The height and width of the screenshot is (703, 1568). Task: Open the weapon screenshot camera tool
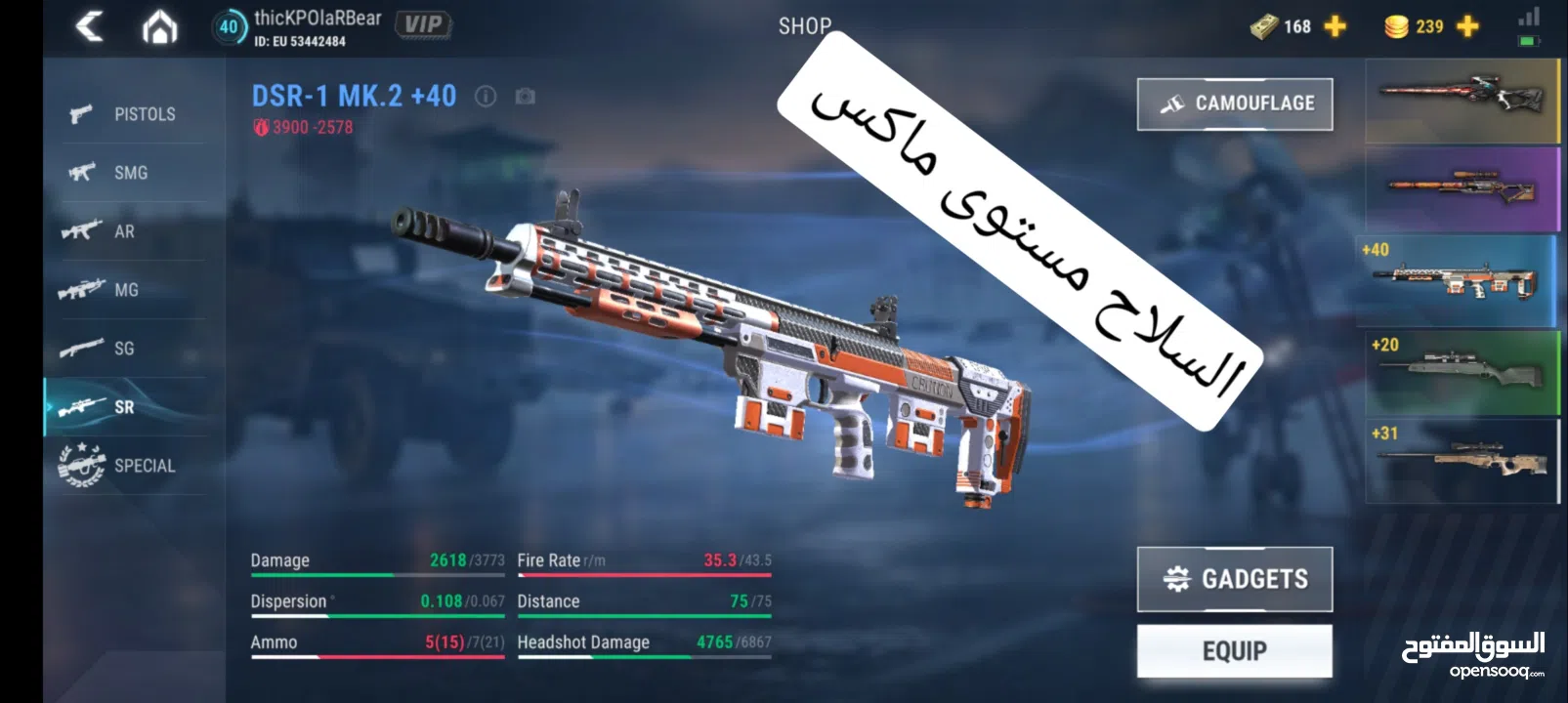(526, 97)
